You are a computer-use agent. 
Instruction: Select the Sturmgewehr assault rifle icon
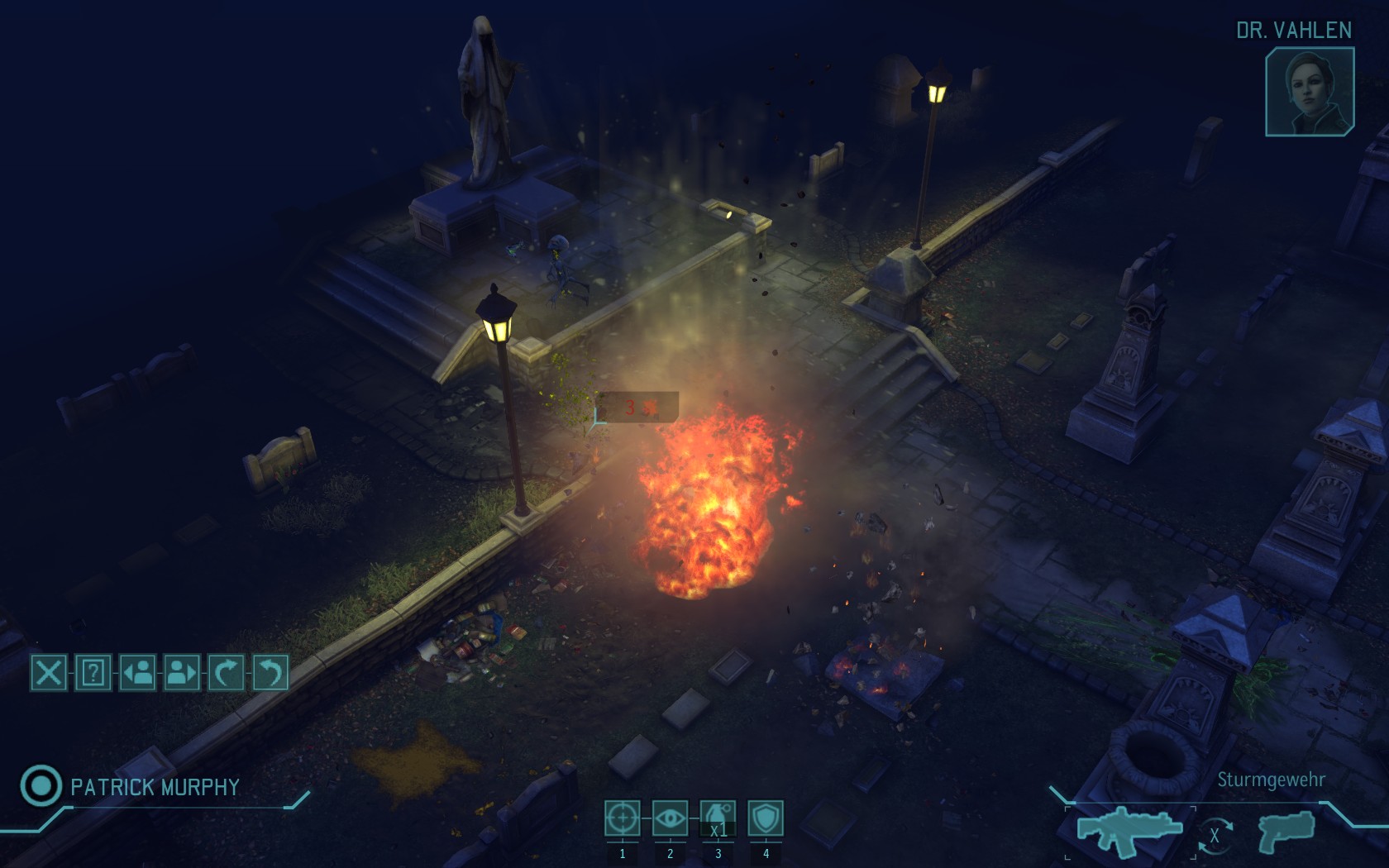1129,828
